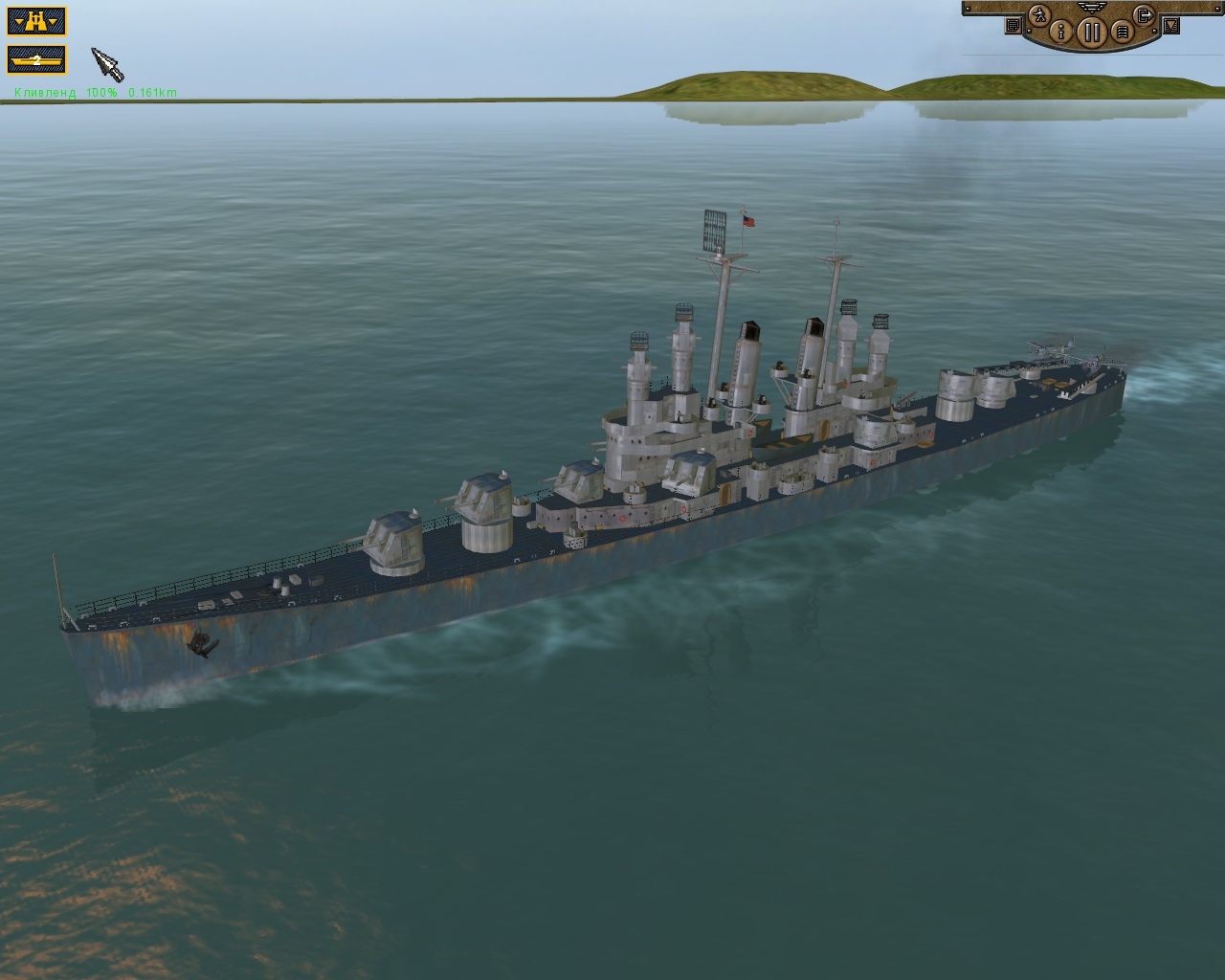Select the ship group 2 icon
Screen dimensions: 1225x980
point(36,59)
